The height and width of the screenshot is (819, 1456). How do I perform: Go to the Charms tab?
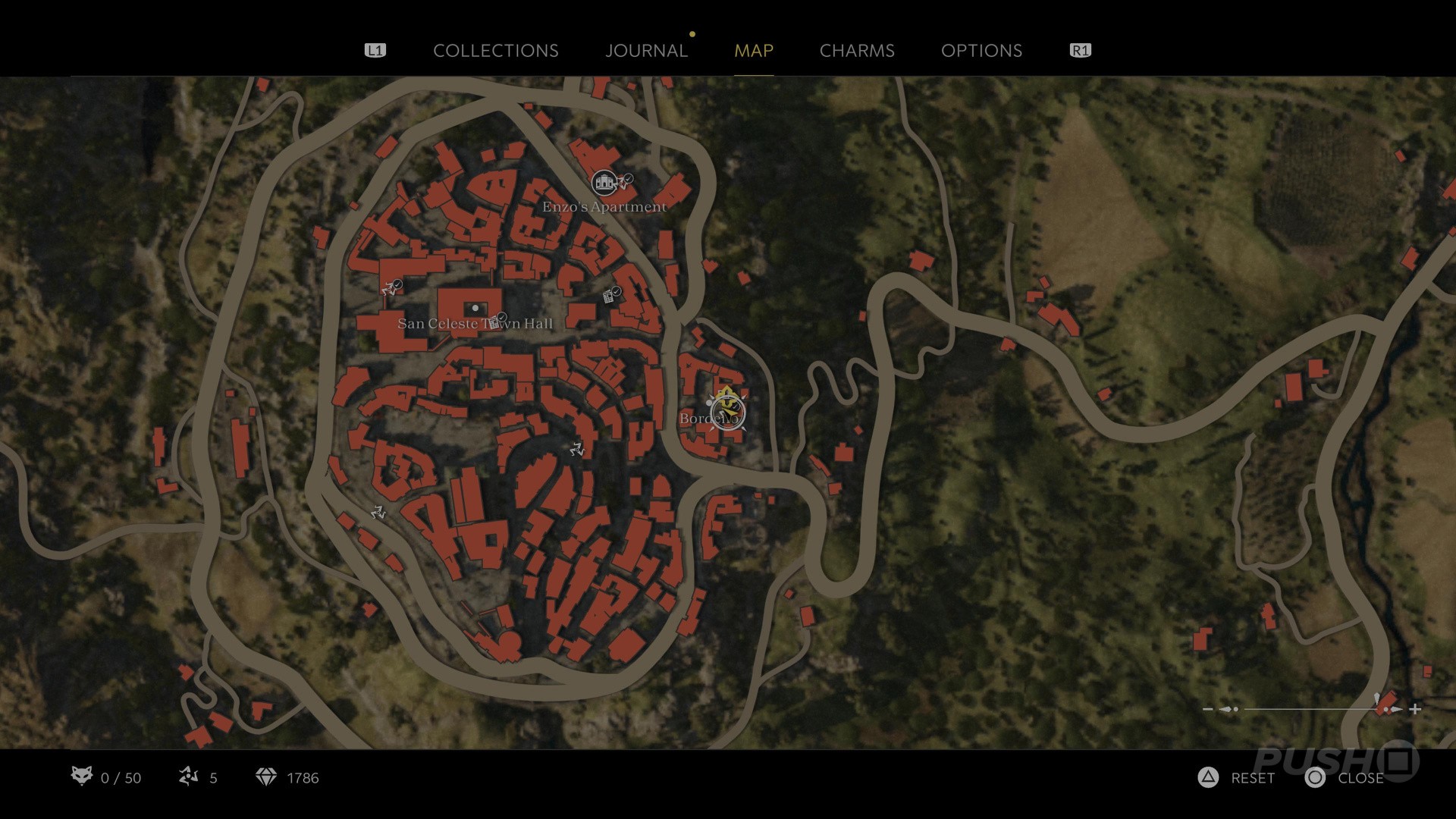click(x=857, y=51)
